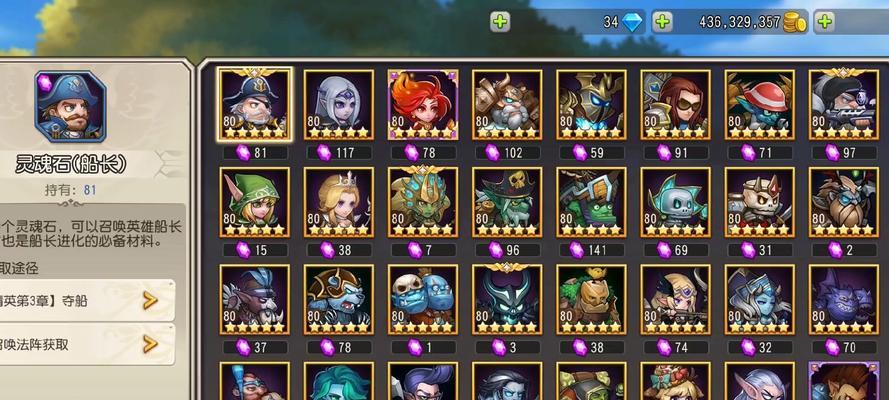Tap the plus button beside gold coins
This screenshot has height=400, width=889.
(x=825, y=21)
